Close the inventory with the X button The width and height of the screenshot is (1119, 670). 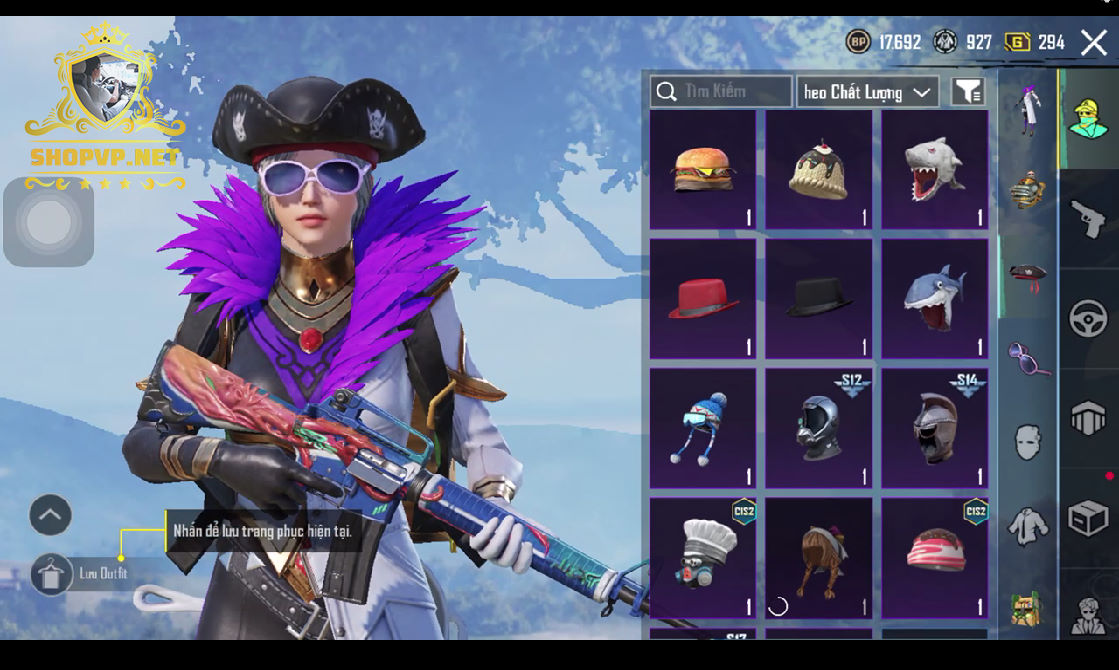point(1093,42)
